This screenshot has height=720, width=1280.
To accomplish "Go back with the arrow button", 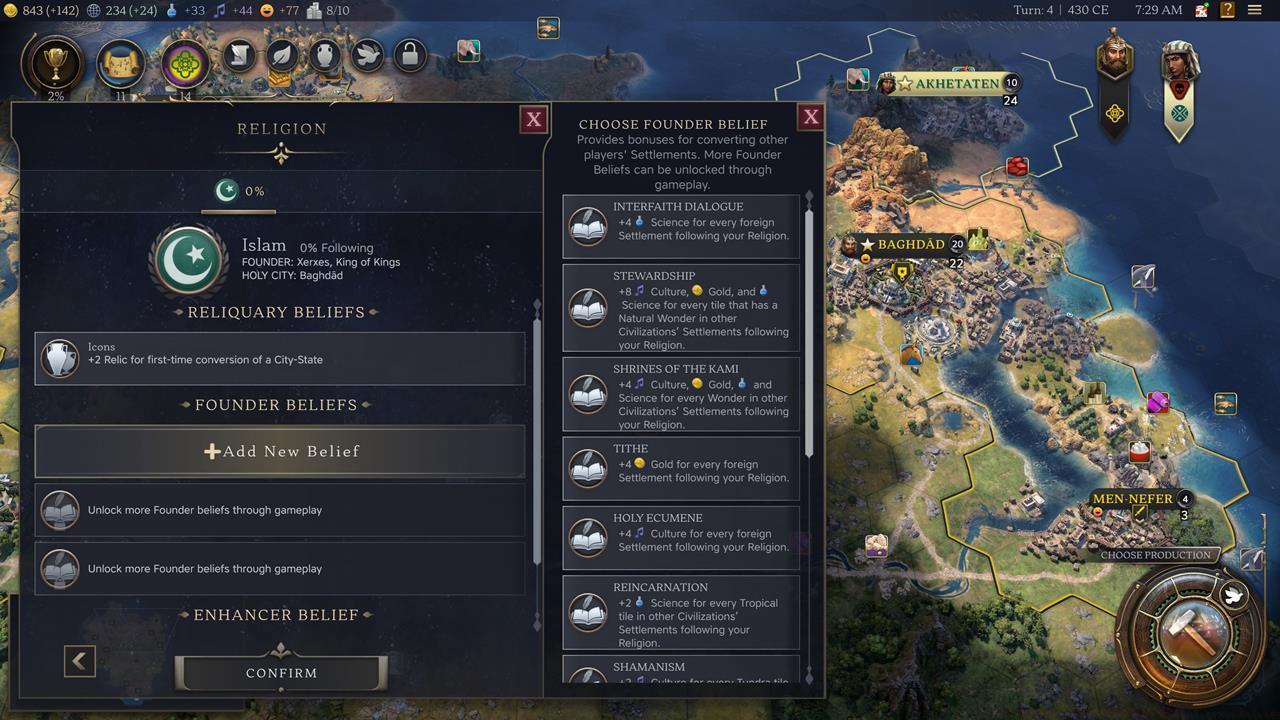I will (80, 661).
